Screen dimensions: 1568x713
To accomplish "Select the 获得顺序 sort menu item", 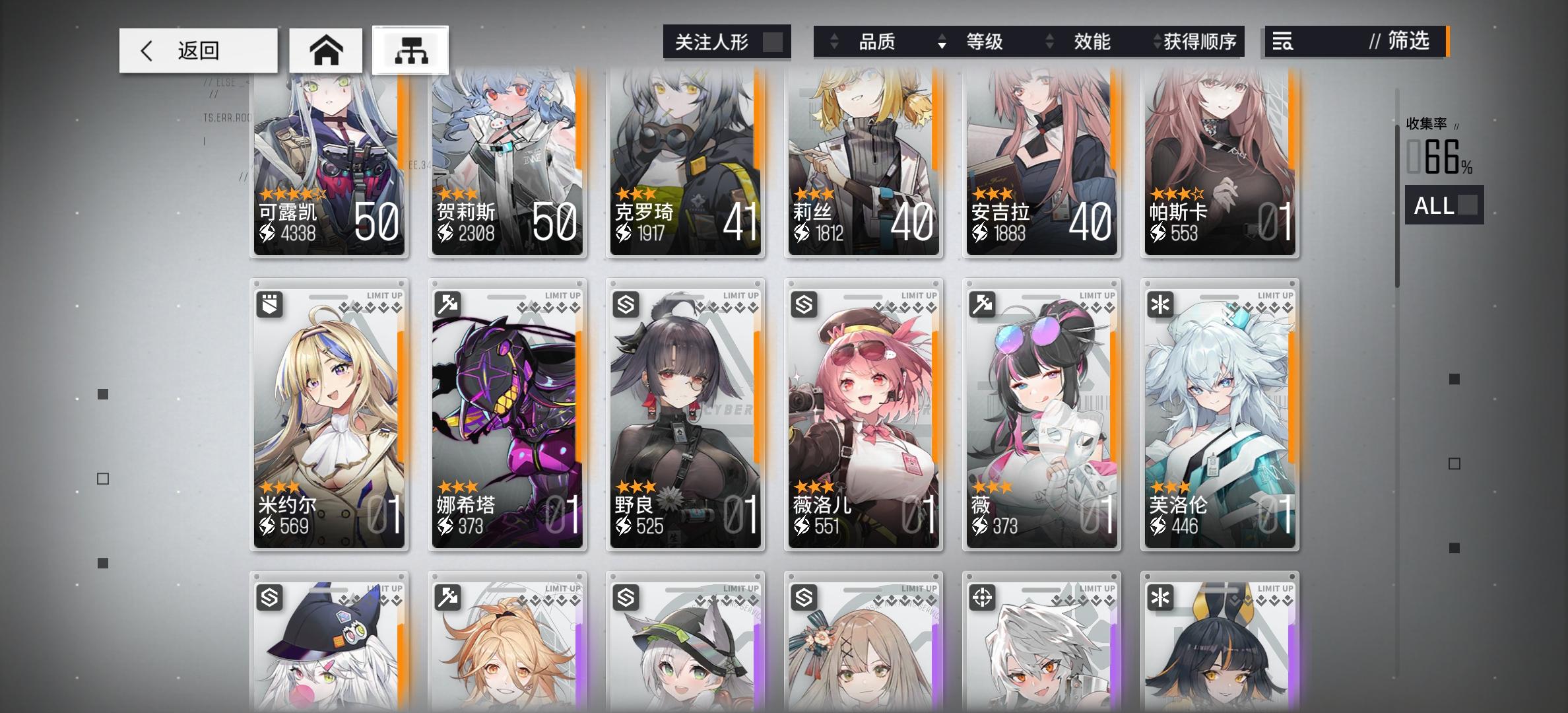I will [x=1204, y=42].
